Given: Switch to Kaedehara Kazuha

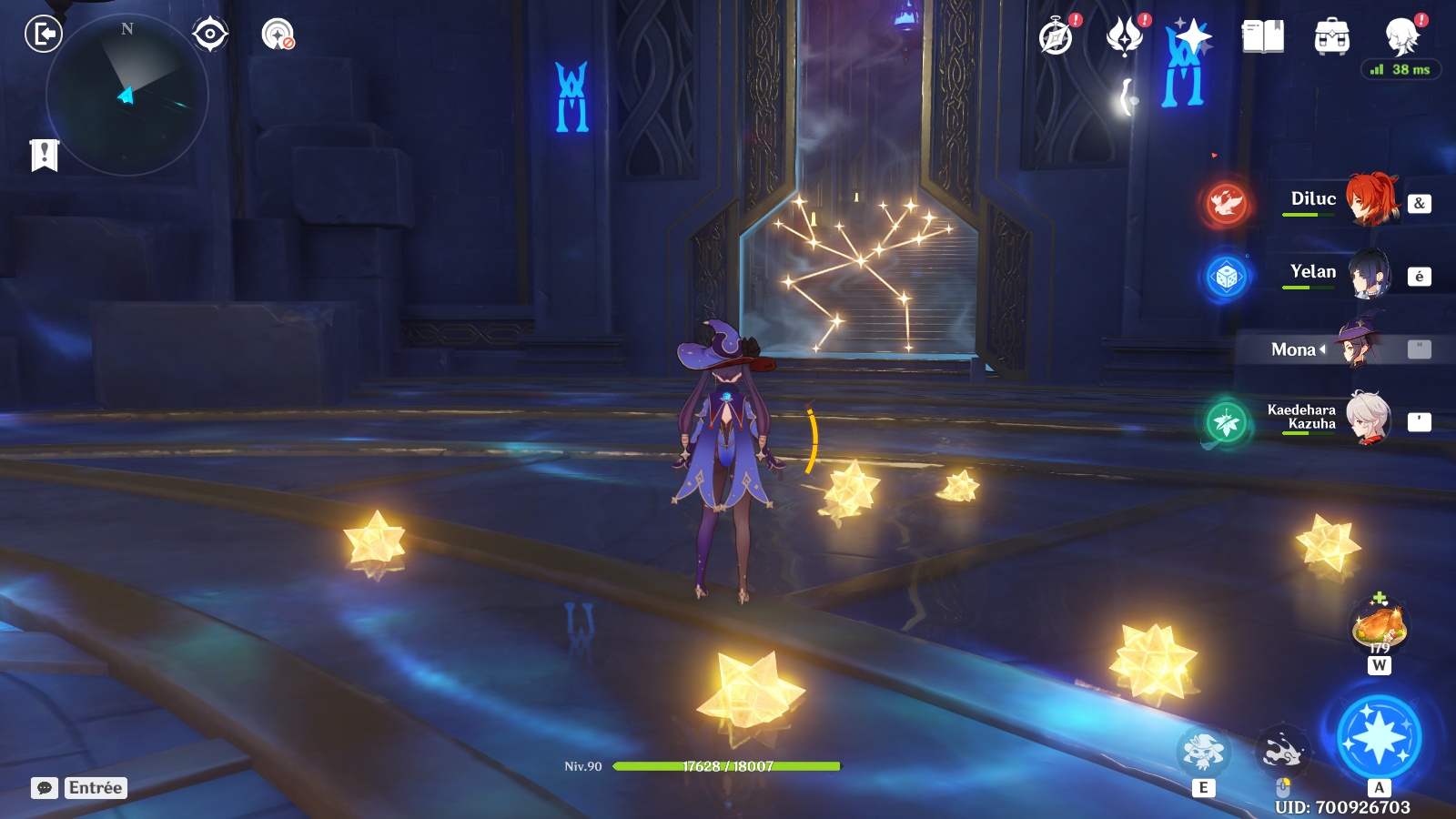Looking at the screenshot, I should click(x=1338, y=419).
